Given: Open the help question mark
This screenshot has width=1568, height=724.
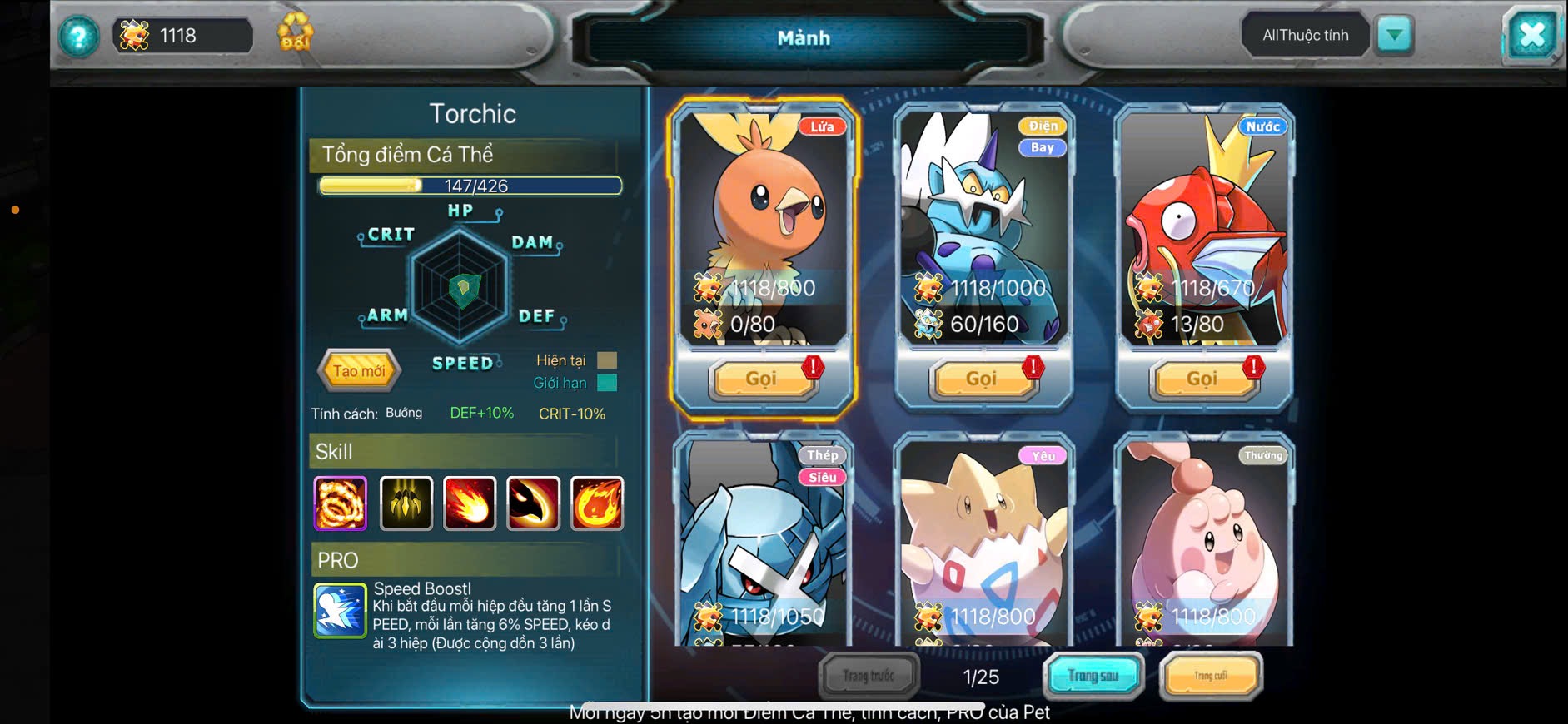Looking at the screenshot, I should [x=78, y=37].
